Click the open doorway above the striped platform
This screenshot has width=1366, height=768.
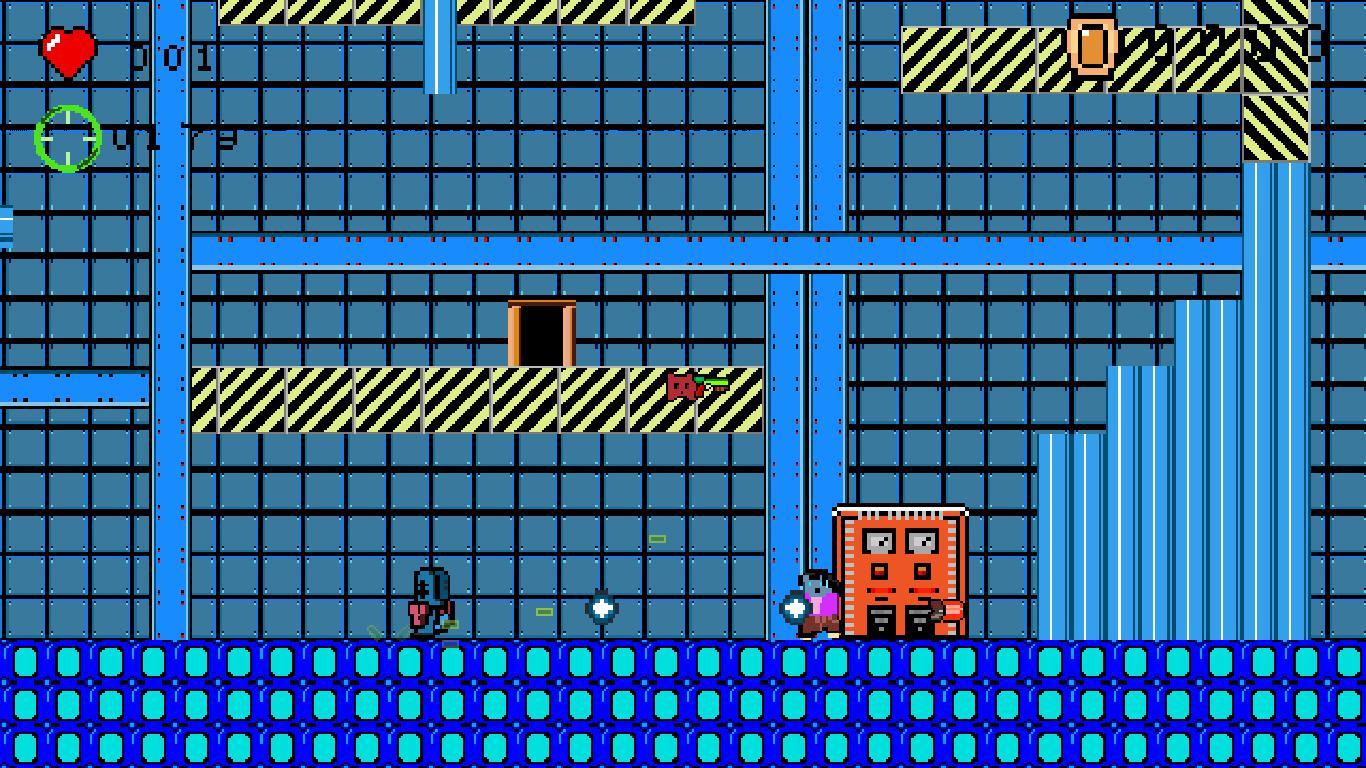[541, 330]
